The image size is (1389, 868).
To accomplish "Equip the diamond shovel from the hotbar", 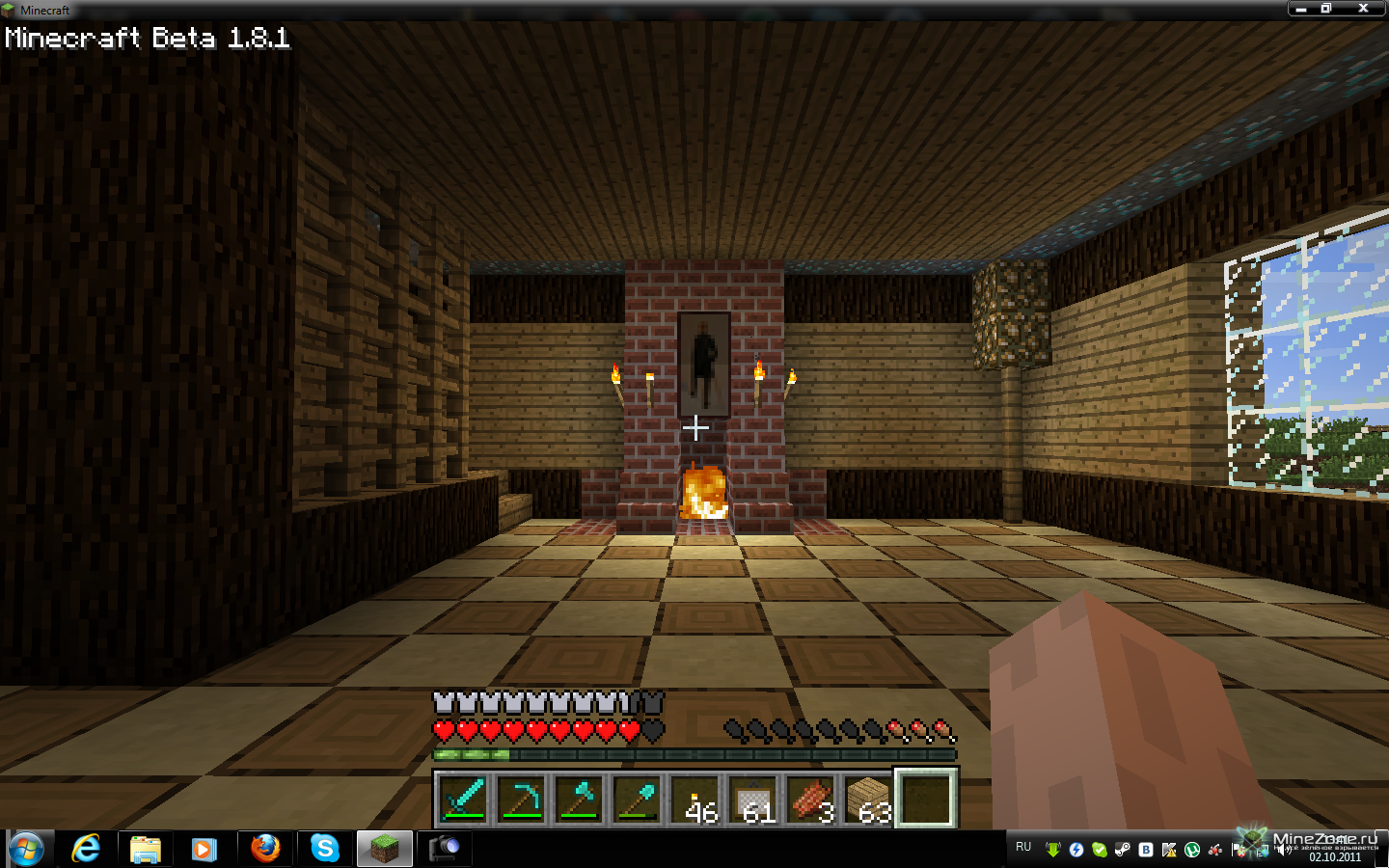I will [638, 799].
